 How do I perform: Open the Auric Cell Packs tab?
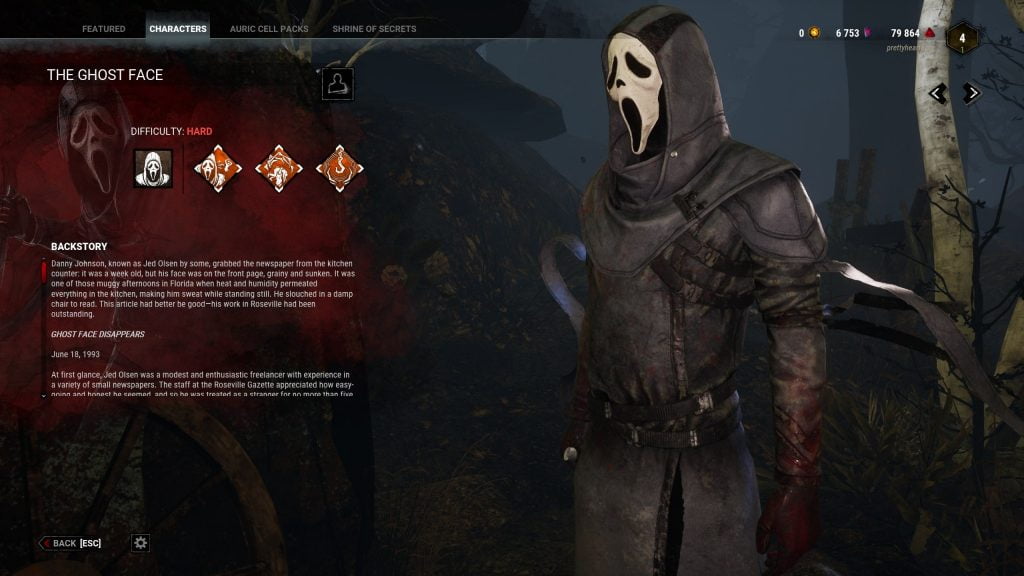point(269,29)
